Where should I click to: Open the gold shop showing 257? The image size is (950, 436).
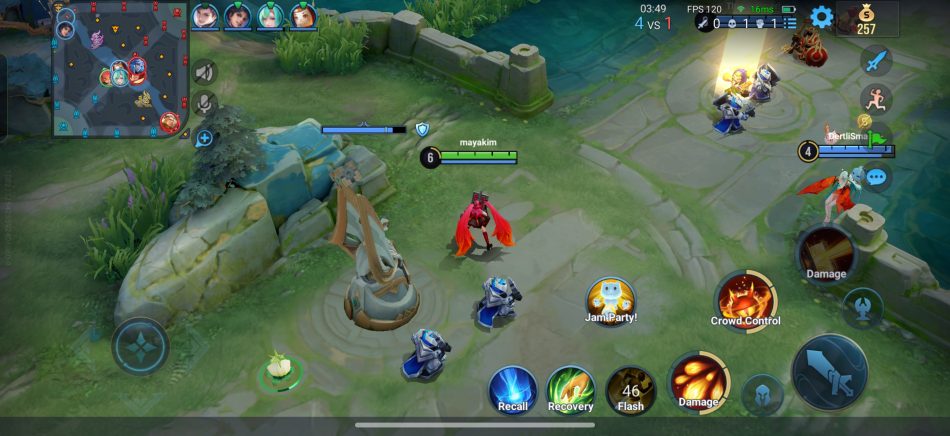click(866, 18)
